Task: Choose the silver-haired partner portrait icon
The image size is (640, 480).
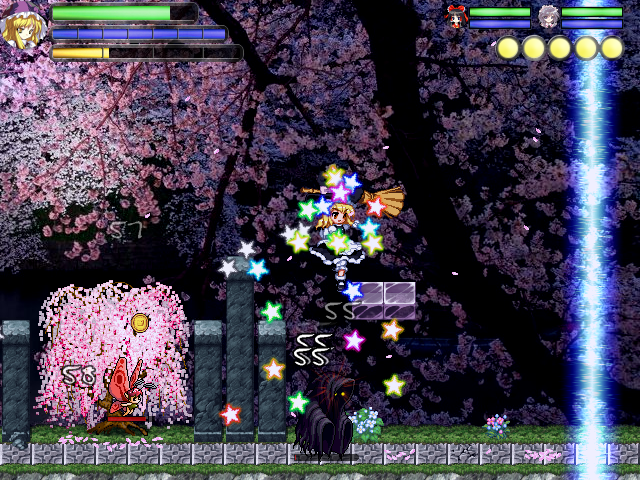Action: tap(547, 16)
